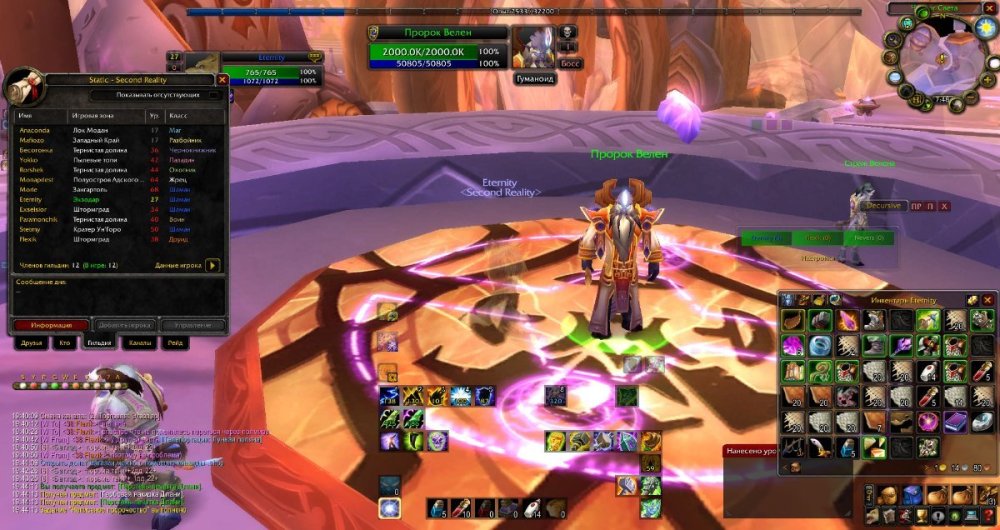Show the Данные игрока arrow button
Viewport: 1000px width, 530px height.
[213, 266]
